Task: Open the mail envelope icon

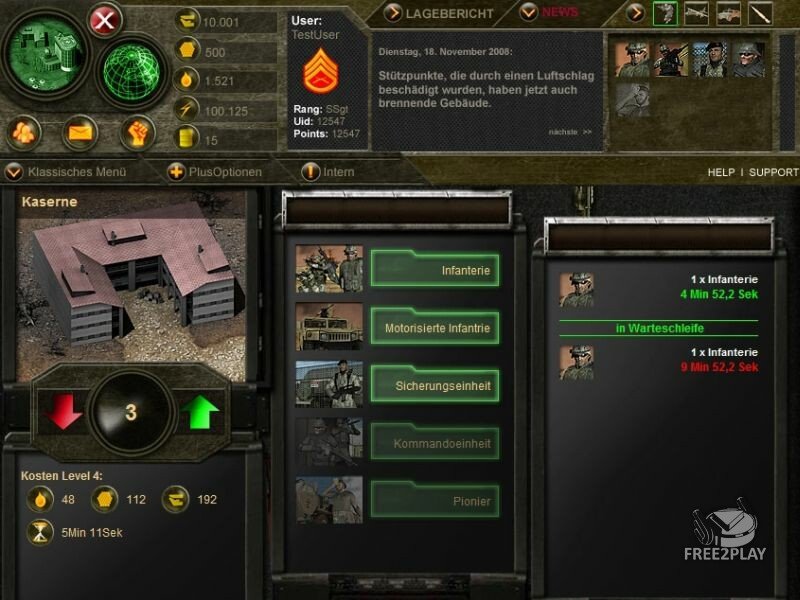Action: tap(80, 132)
